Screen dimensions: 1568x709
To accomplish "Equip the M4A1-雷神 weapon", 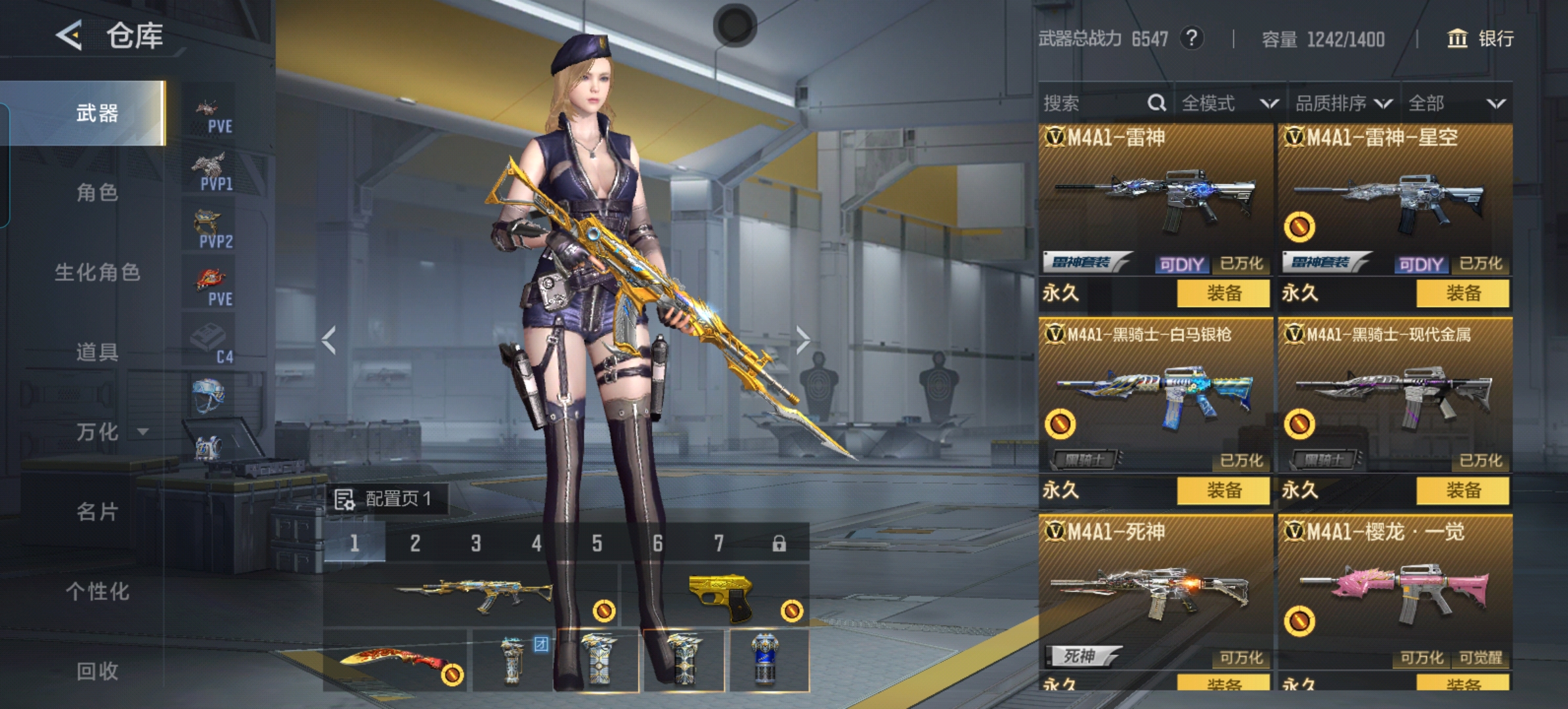I will 1223,293.
